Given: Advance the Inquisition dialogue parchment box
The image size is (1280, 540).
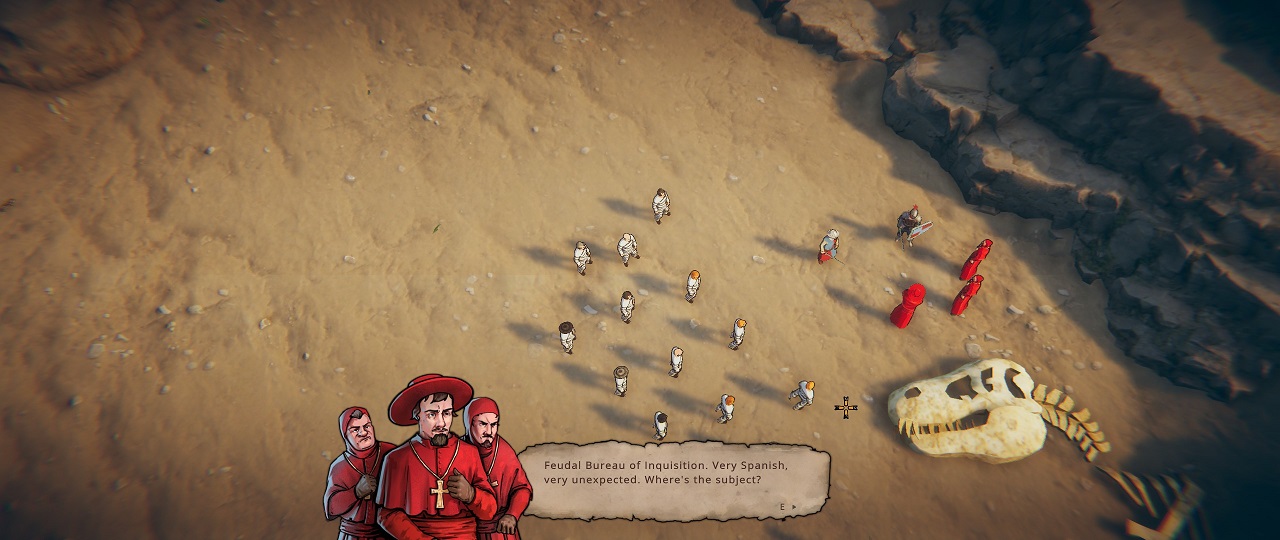Looking at the screenshot, I should point(789,507).
